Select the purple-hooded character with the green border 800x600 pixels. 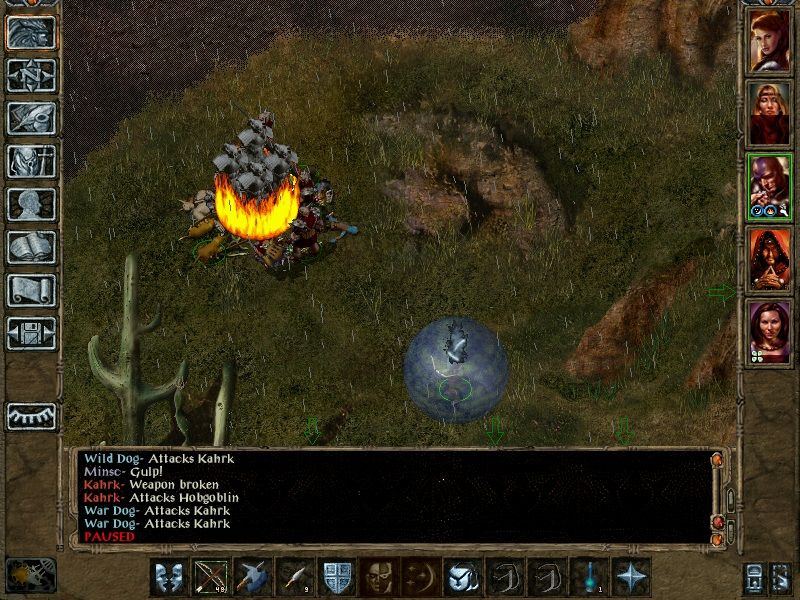[x=770, y=187]
